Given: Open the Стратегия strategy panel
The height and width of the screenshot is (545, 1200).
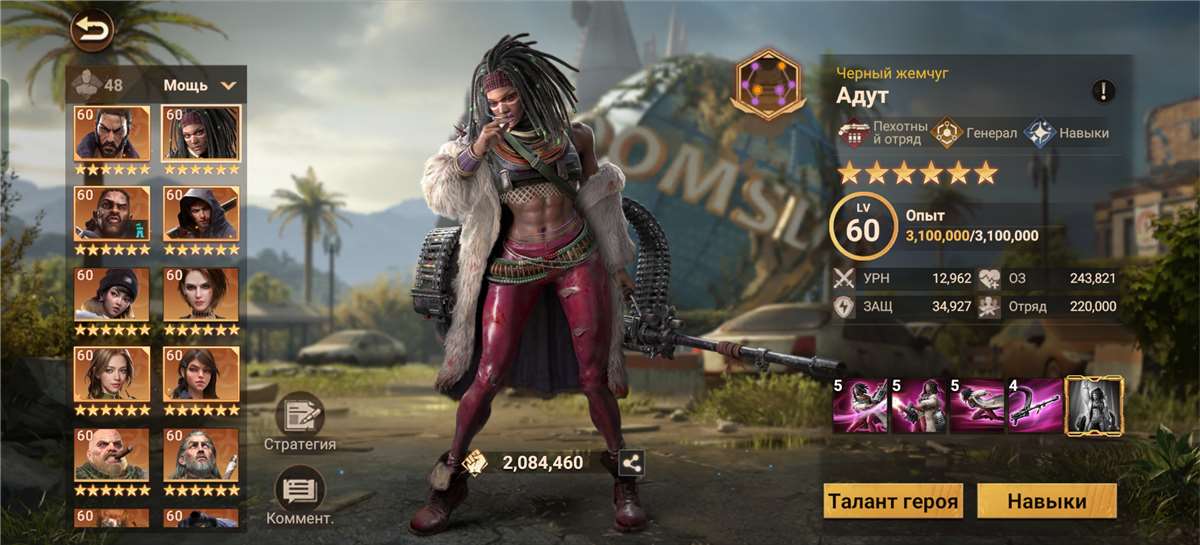Looking at the screenshot, I should 300,421.
